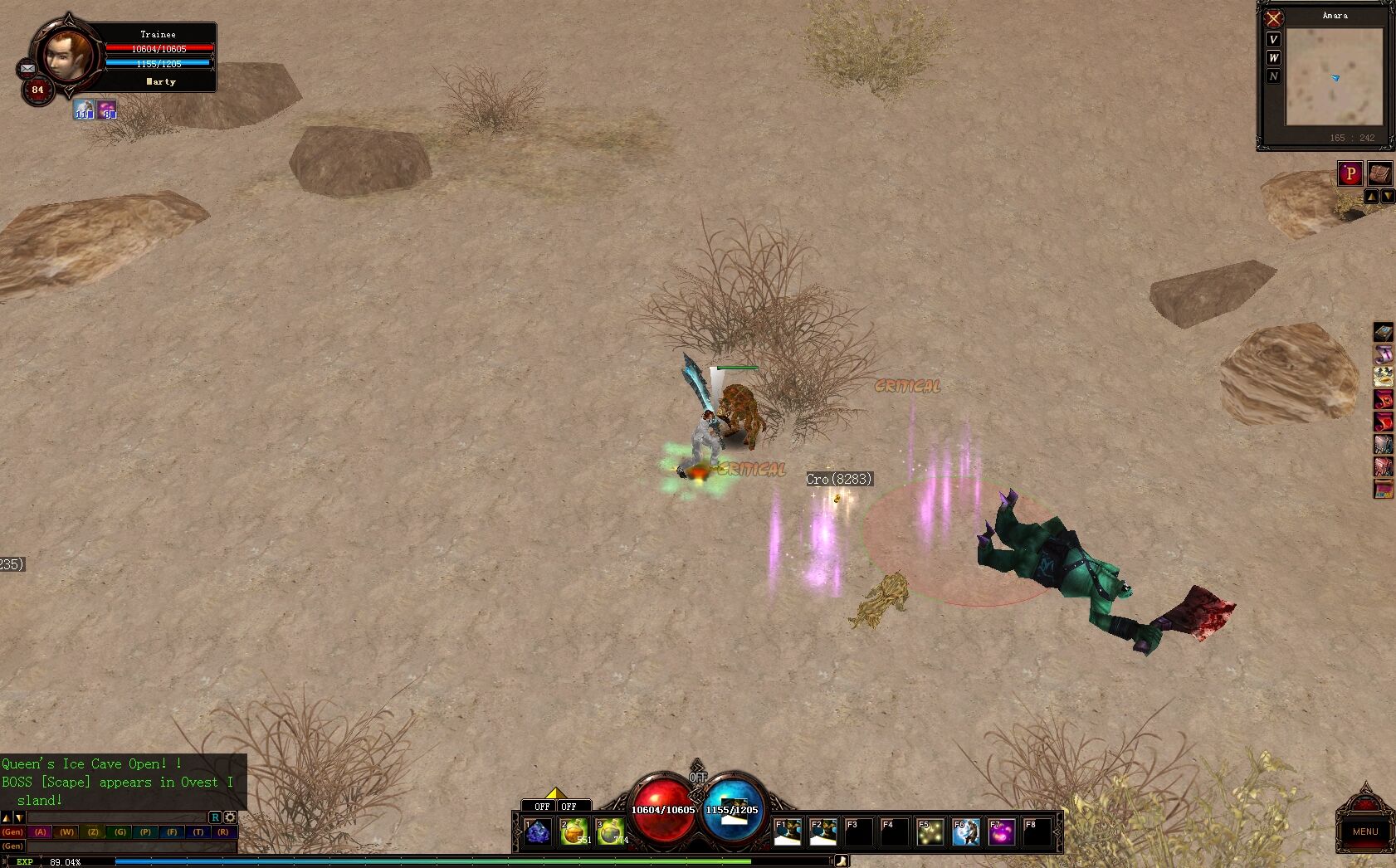Open the red P orb icon
Screen dimensions: 1396x868
(1350, 173)
